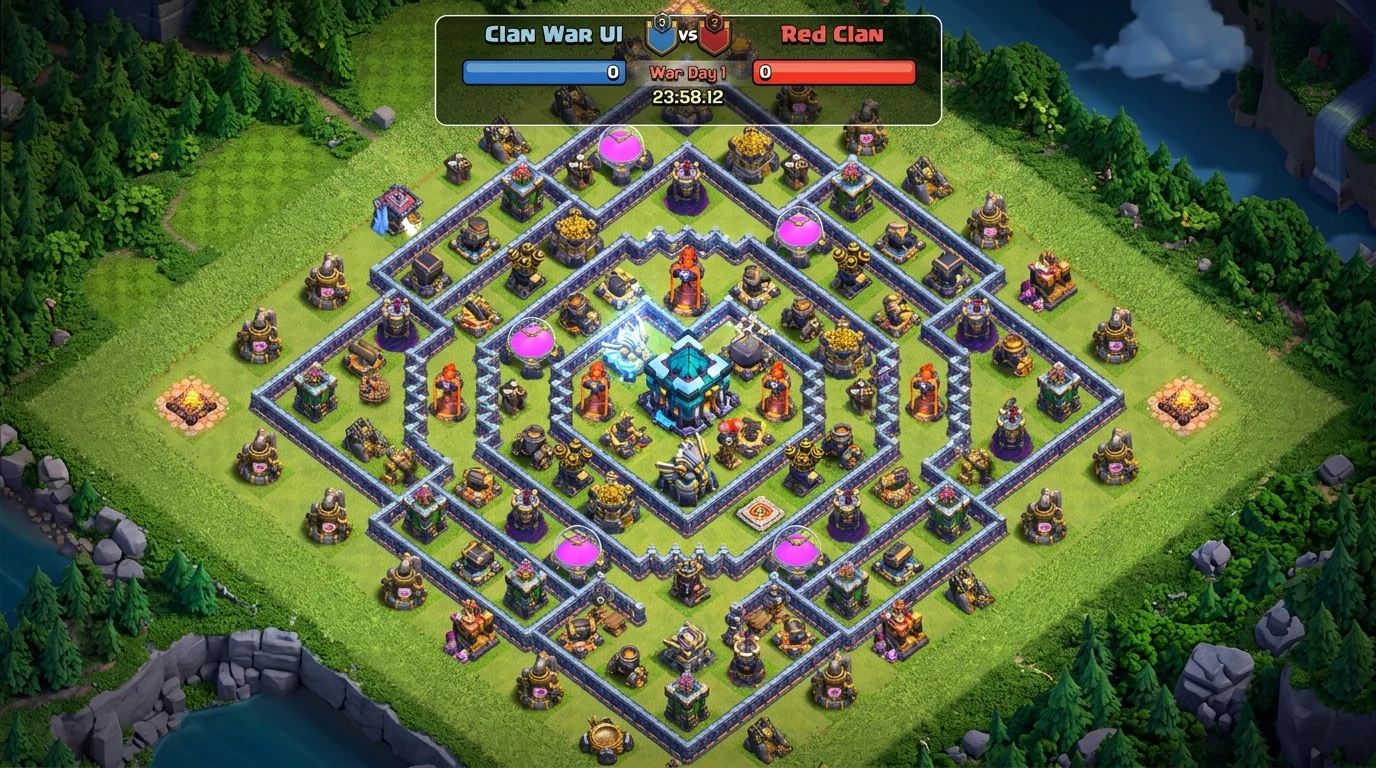Viewport: 1376px width, 768px height.
Task: Click the blue clan shield badge
Action: coord(662,36)
